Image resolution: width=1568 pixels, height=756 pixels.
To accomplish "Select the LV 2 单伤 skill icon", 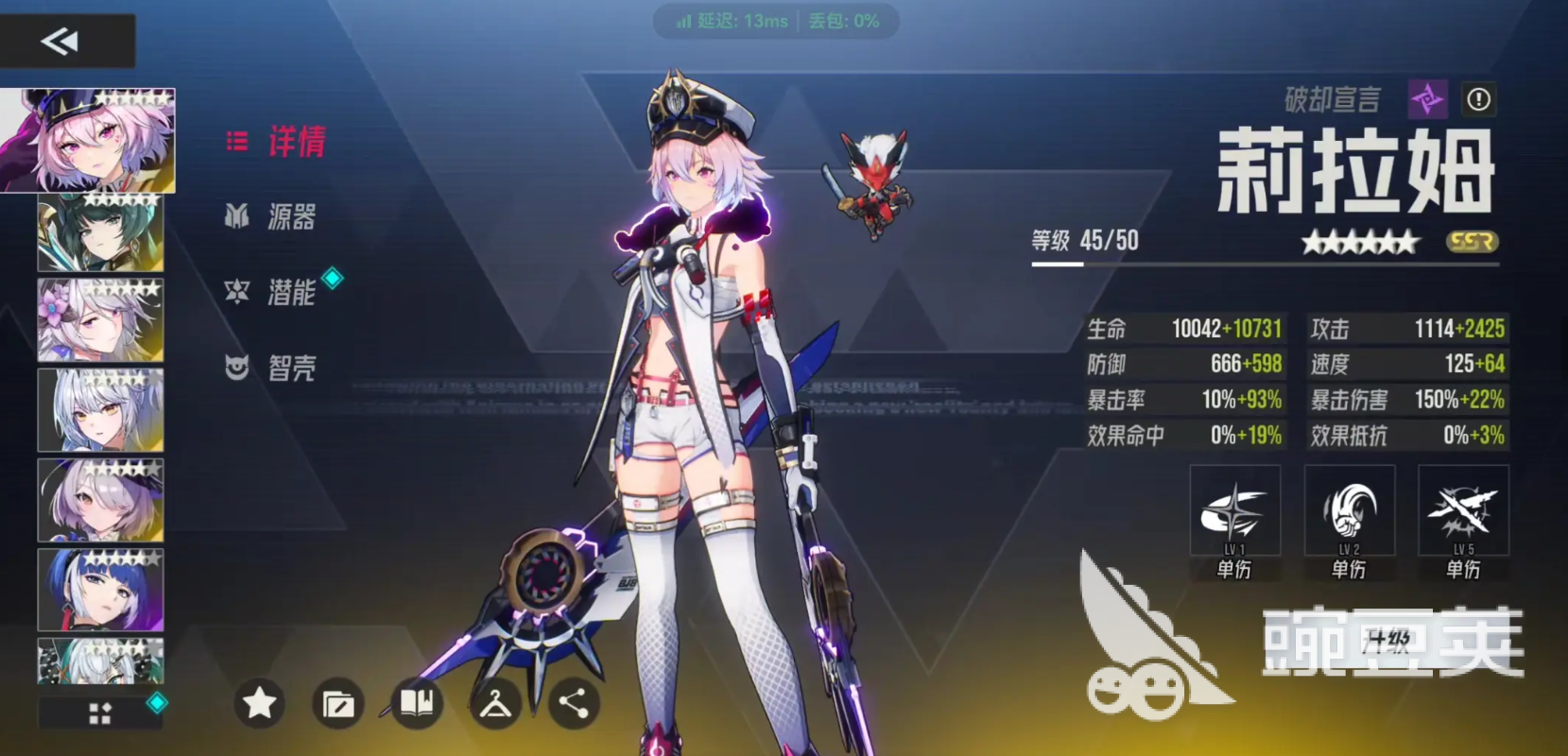I will (x=1350, y=510).
